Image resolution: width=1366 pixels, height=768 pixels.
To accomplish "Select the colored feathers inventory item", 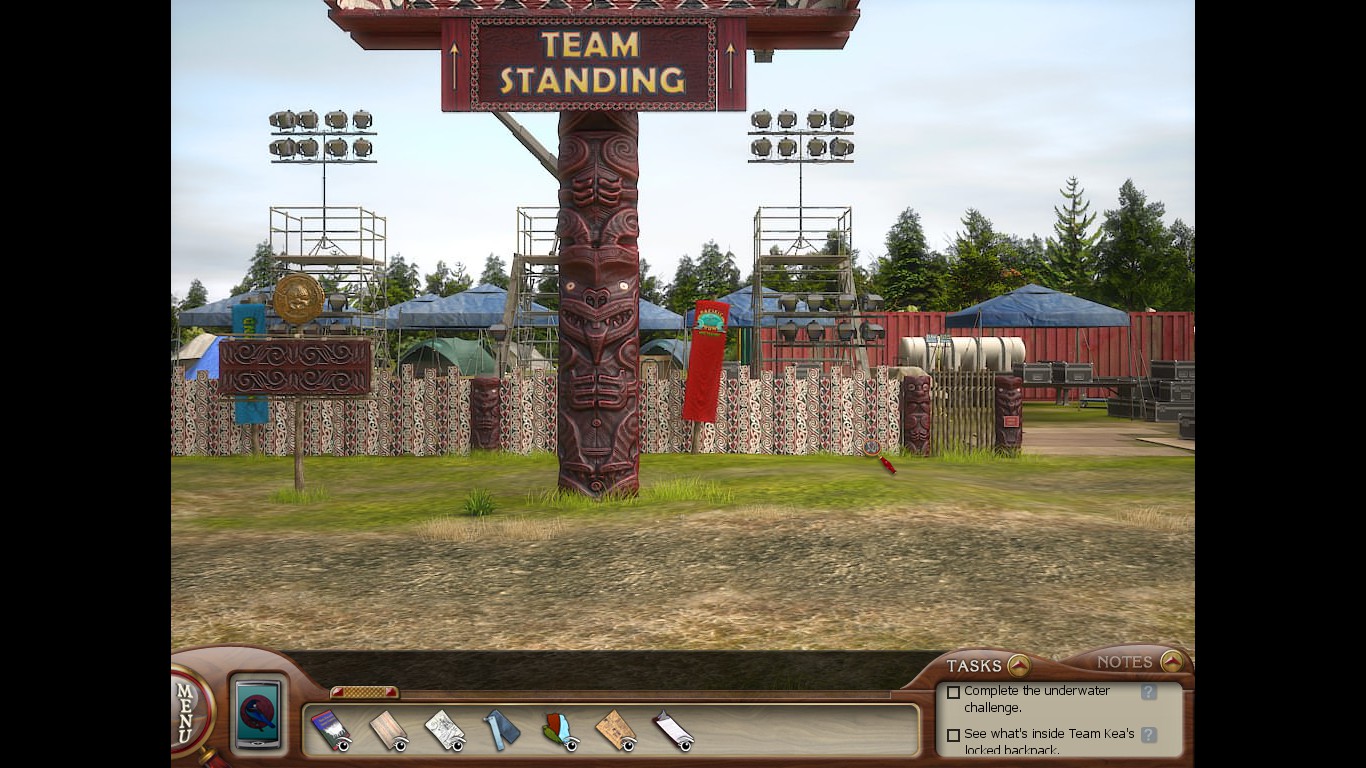I will coord(560,730).
